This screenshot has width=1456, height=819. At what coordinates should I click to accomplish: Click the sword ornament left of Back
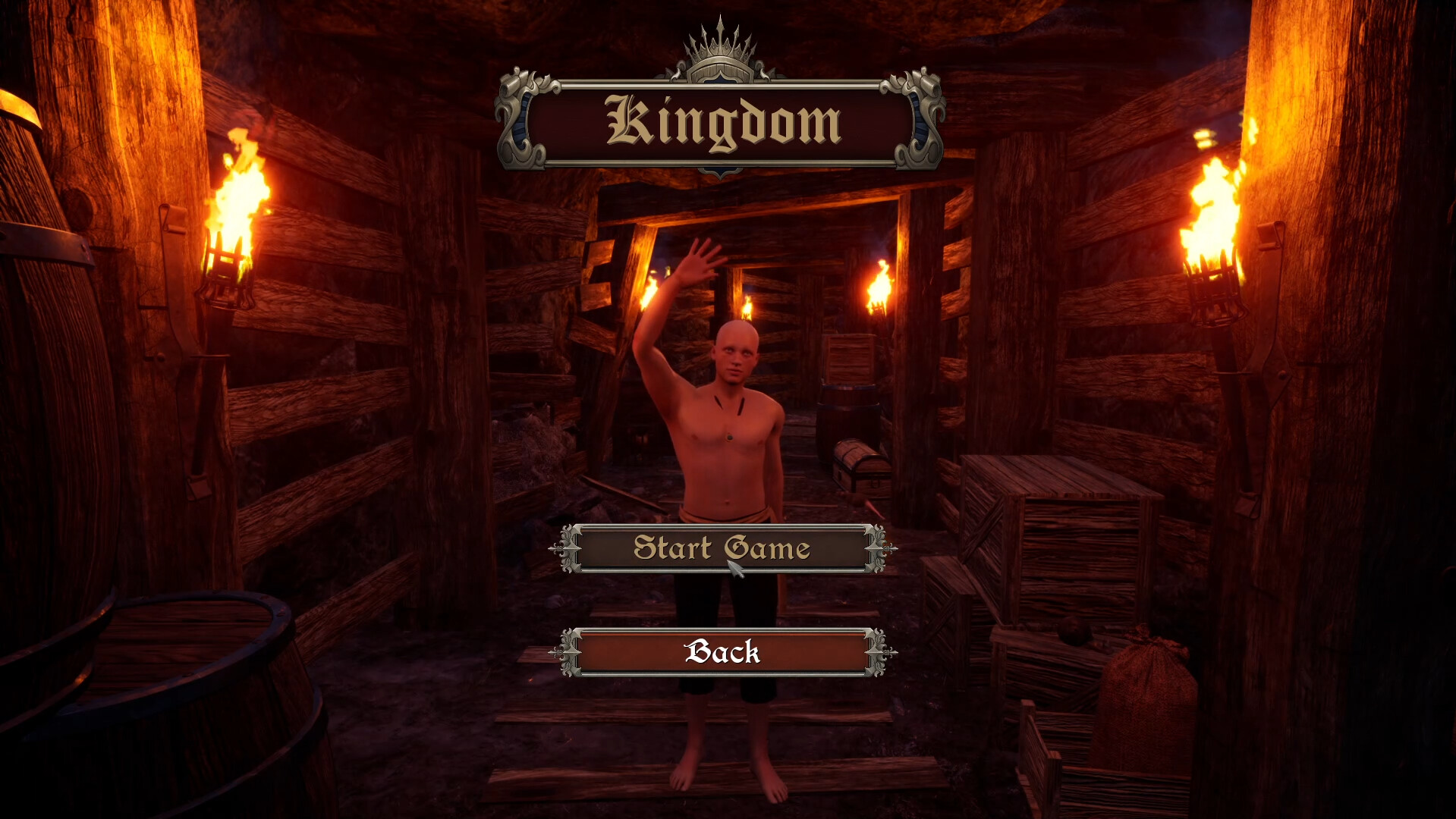566,654
